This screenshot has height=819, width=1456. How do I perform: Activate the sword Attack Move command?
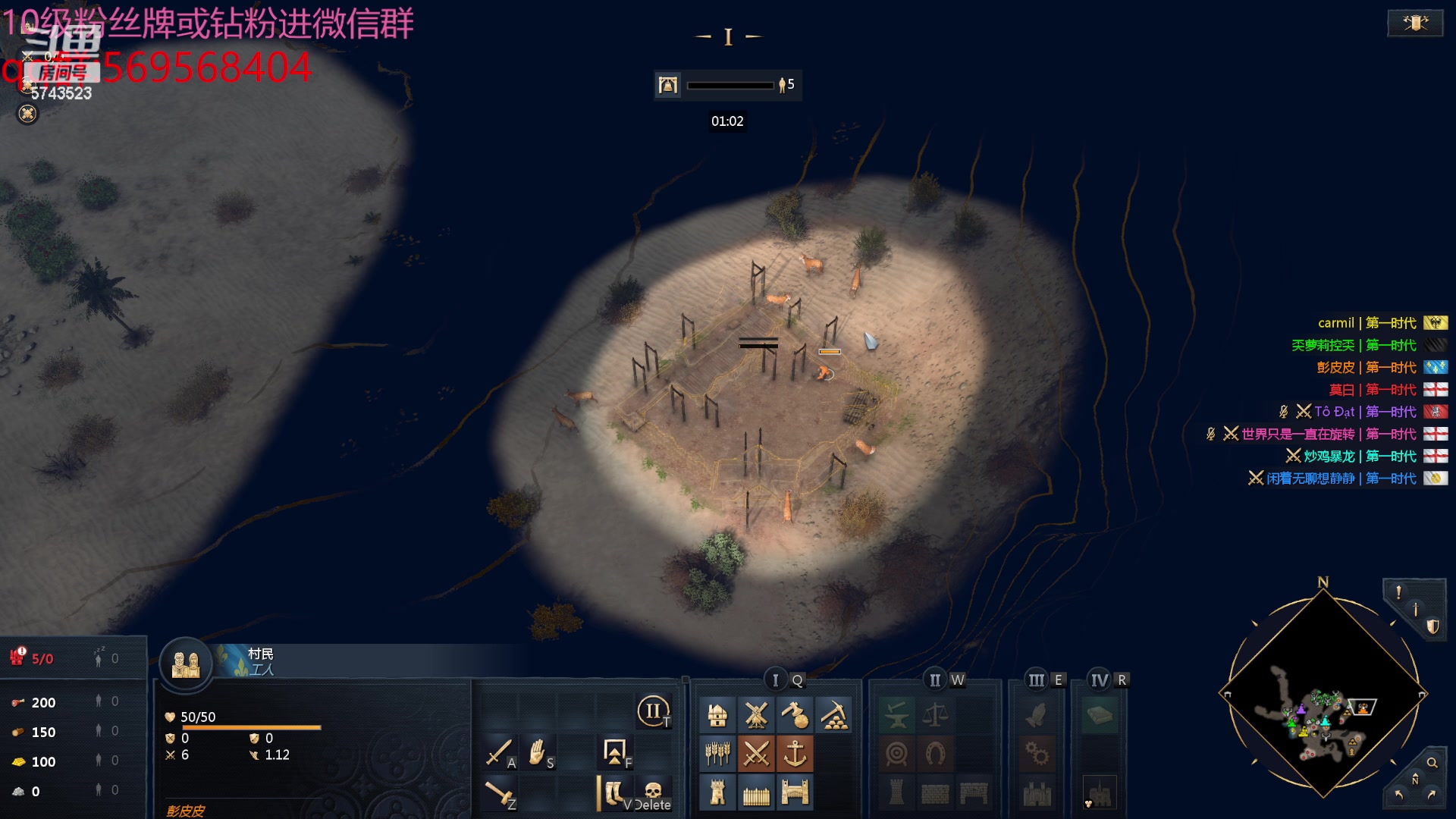coord(499,752)
